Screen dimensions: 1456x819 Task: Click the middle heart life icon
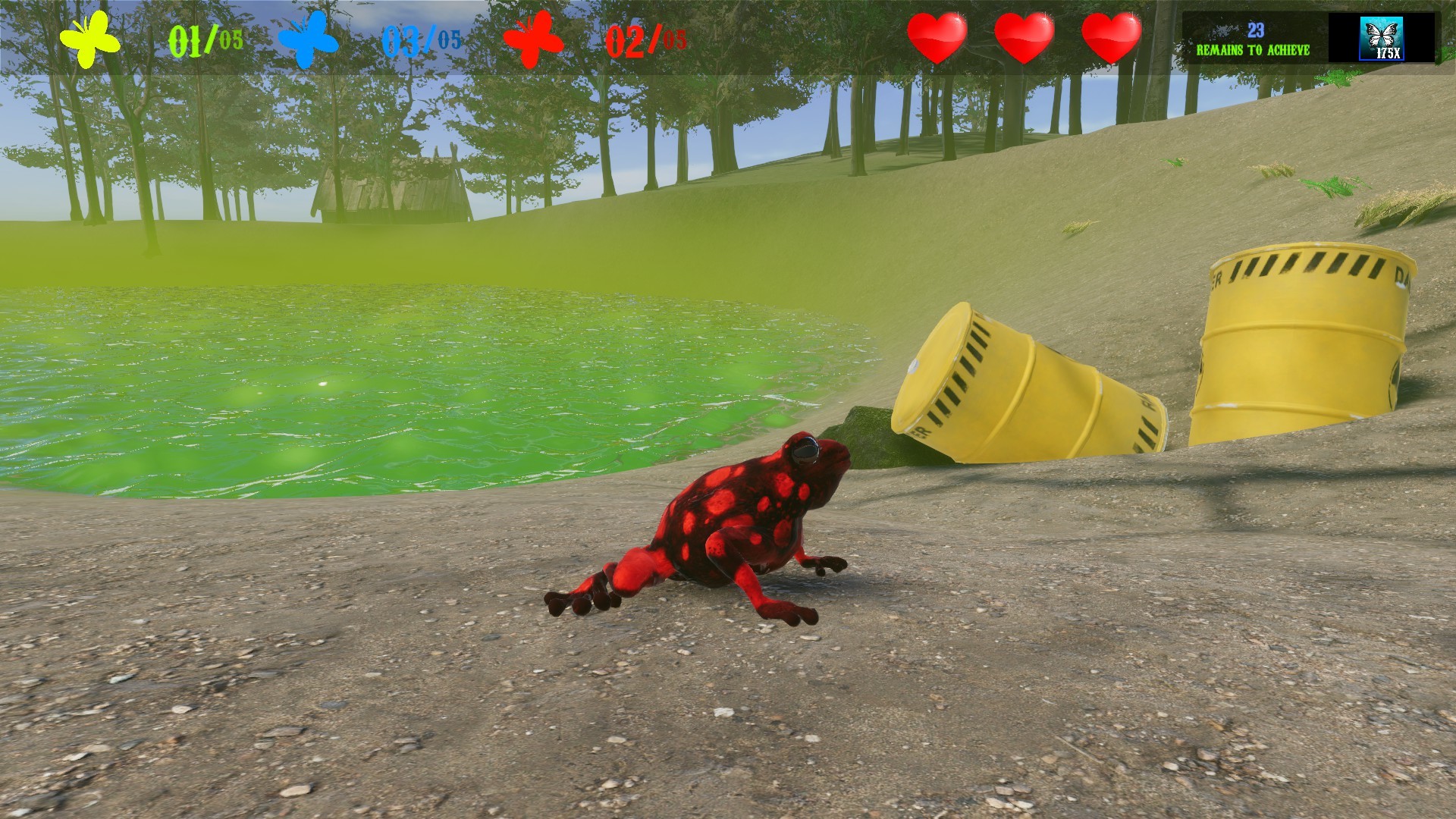click(x=1025, y=36)
